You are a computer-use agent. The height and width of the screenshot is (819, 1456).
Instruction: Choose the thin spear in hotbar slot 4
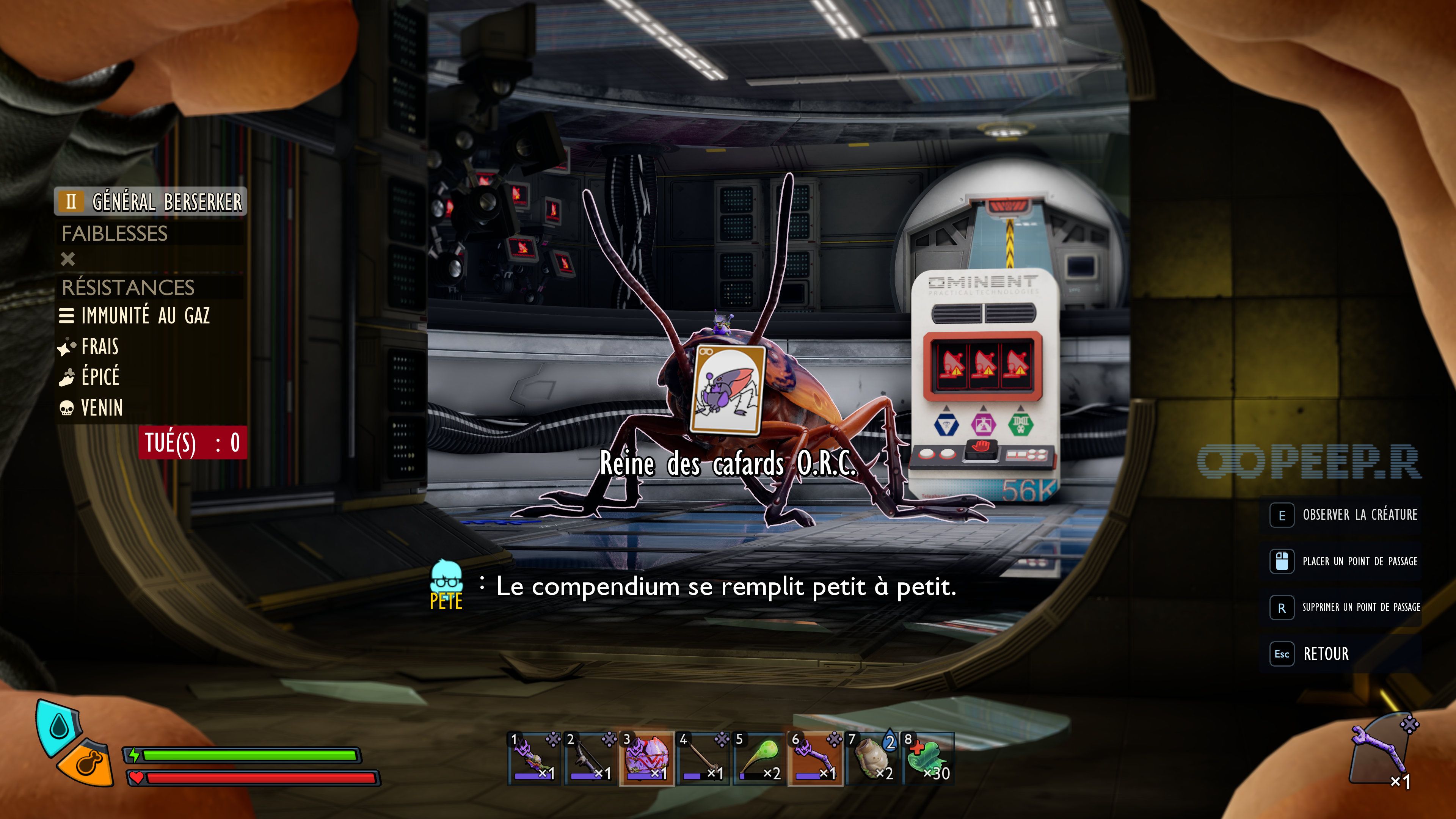(x=703, y=758)
